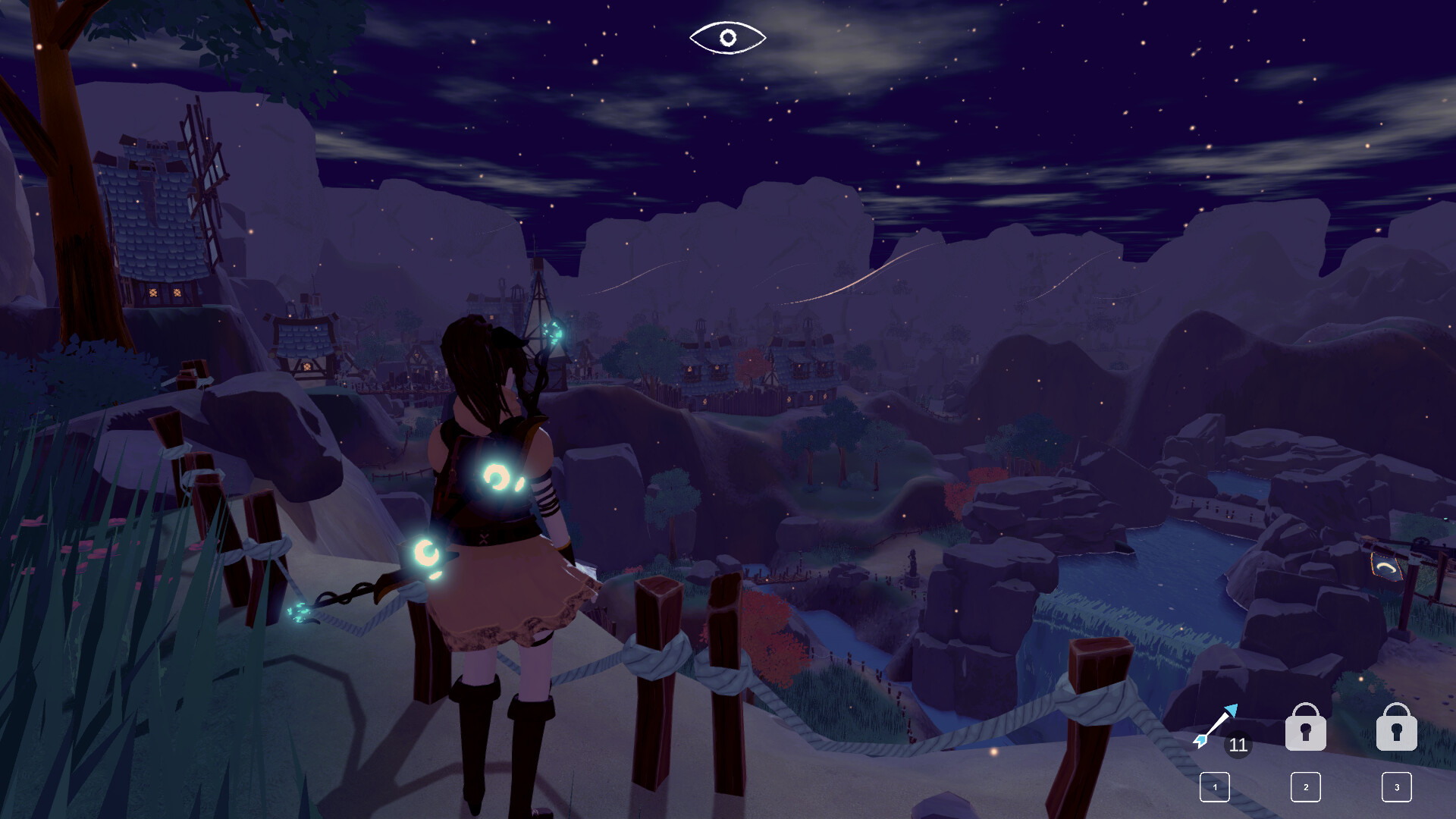1456x819 pixels.
Task: Click the arrow count badge showing 11
Action: [x=1238, y=746]
